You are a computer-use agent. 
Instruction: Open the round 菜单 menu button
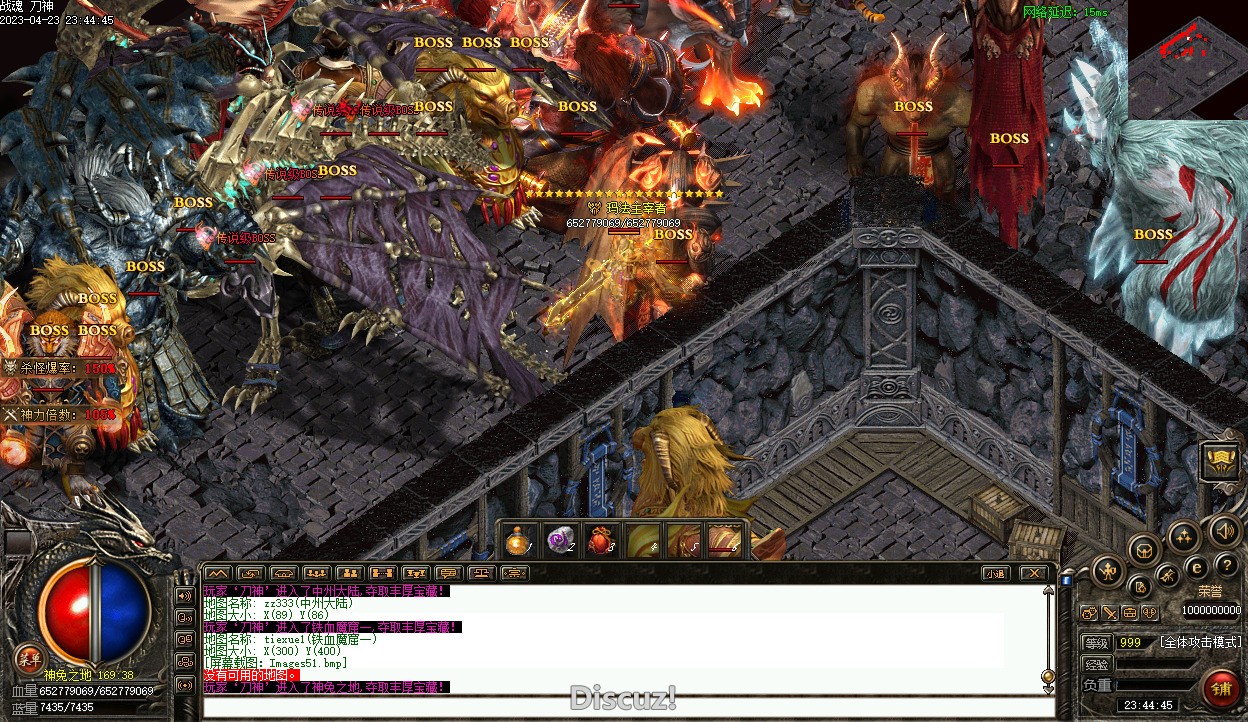28,658
